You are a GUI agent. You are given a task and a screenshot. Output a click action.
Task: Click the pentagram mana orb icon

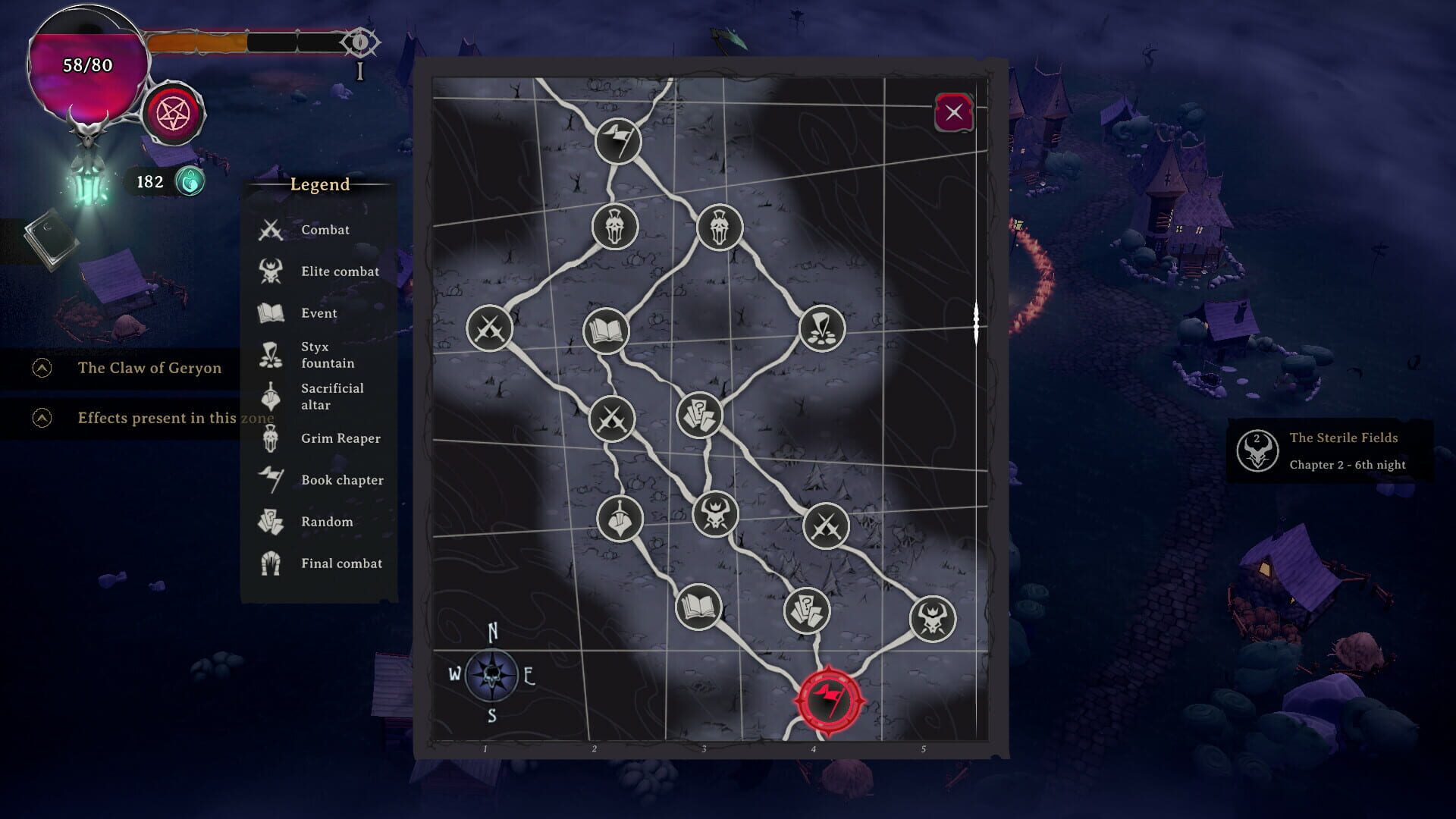(x=173, y=113)
